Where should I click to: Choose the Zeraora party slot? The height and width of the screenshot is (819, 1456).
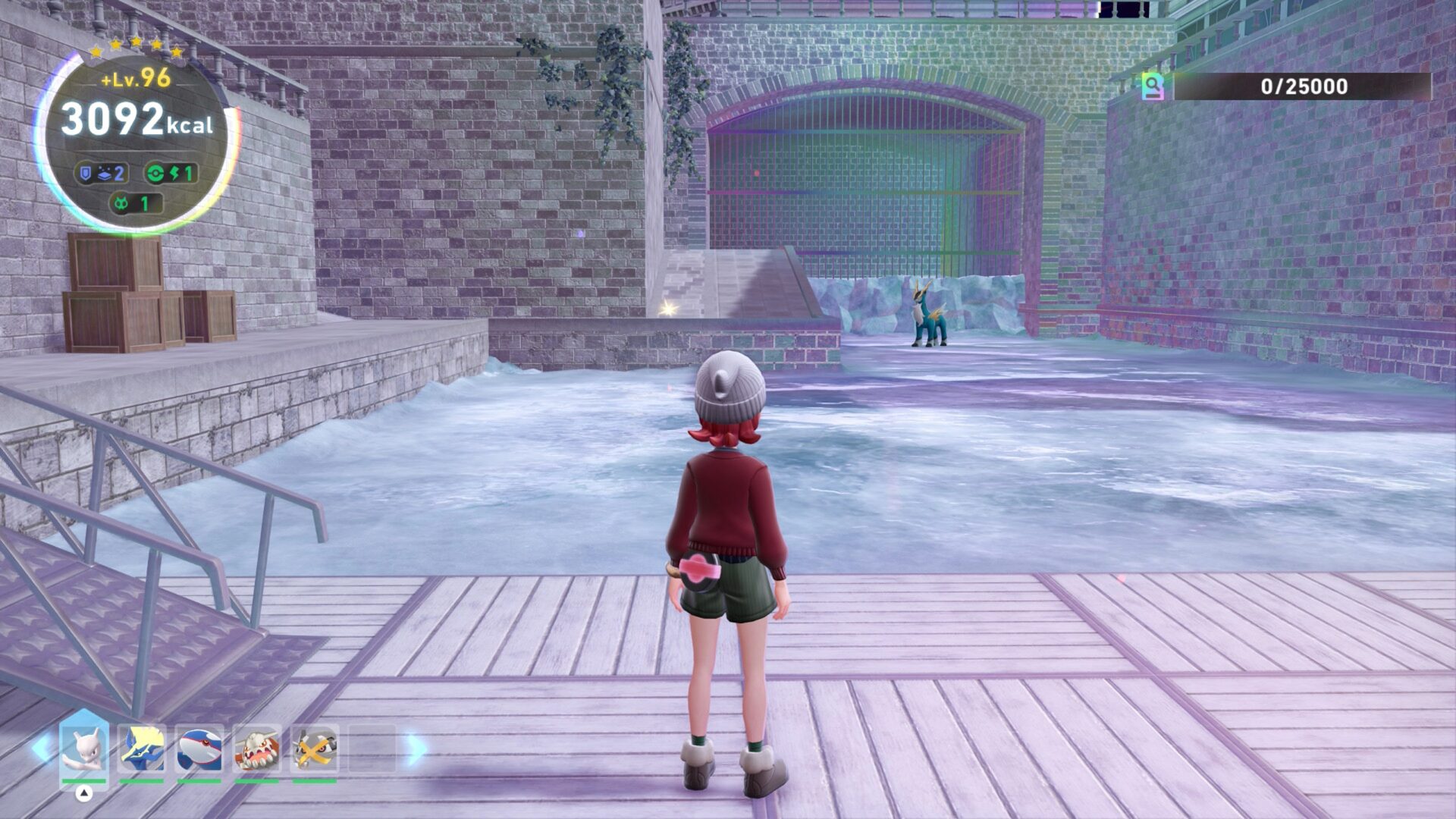click(x=142, y=748)
